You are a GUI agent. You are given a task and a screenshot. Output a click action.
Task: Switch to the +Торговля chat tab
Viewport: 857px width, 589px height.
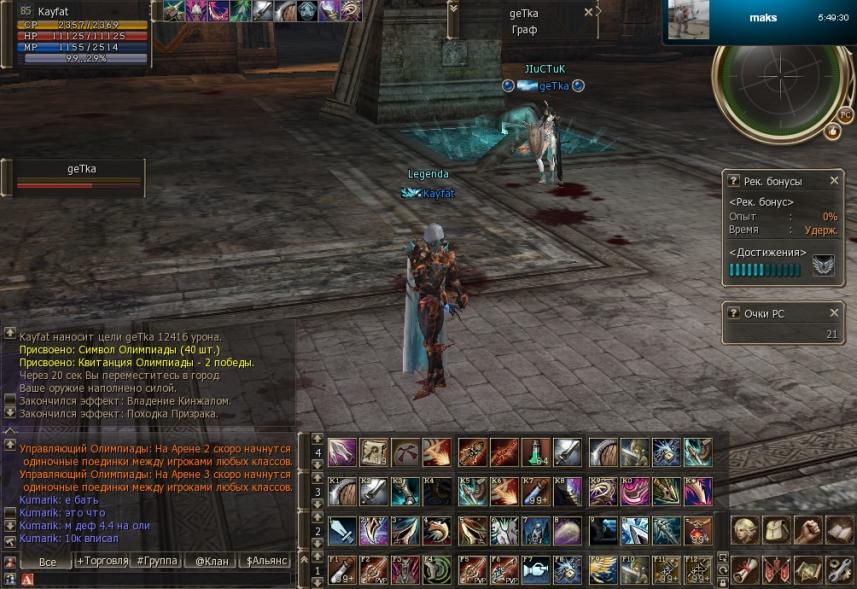(x=102, y=561)
